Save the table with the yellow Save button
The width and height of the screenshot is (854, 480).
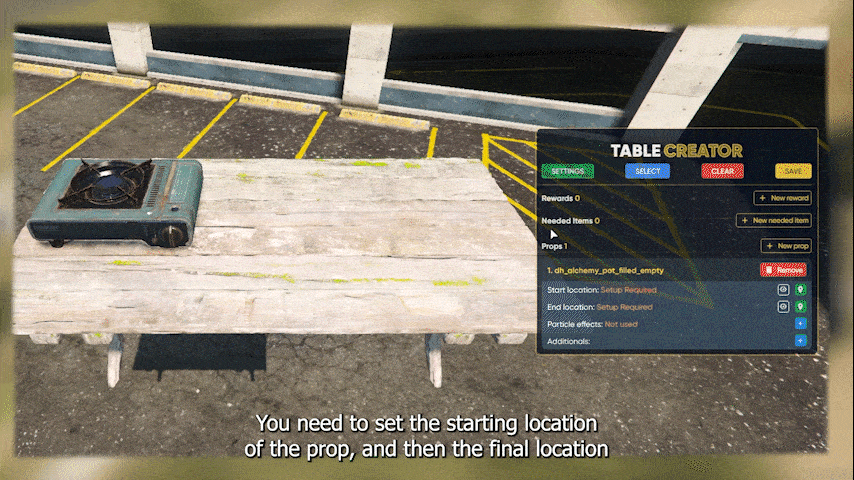pyautogui.click(x=793, y=171)
